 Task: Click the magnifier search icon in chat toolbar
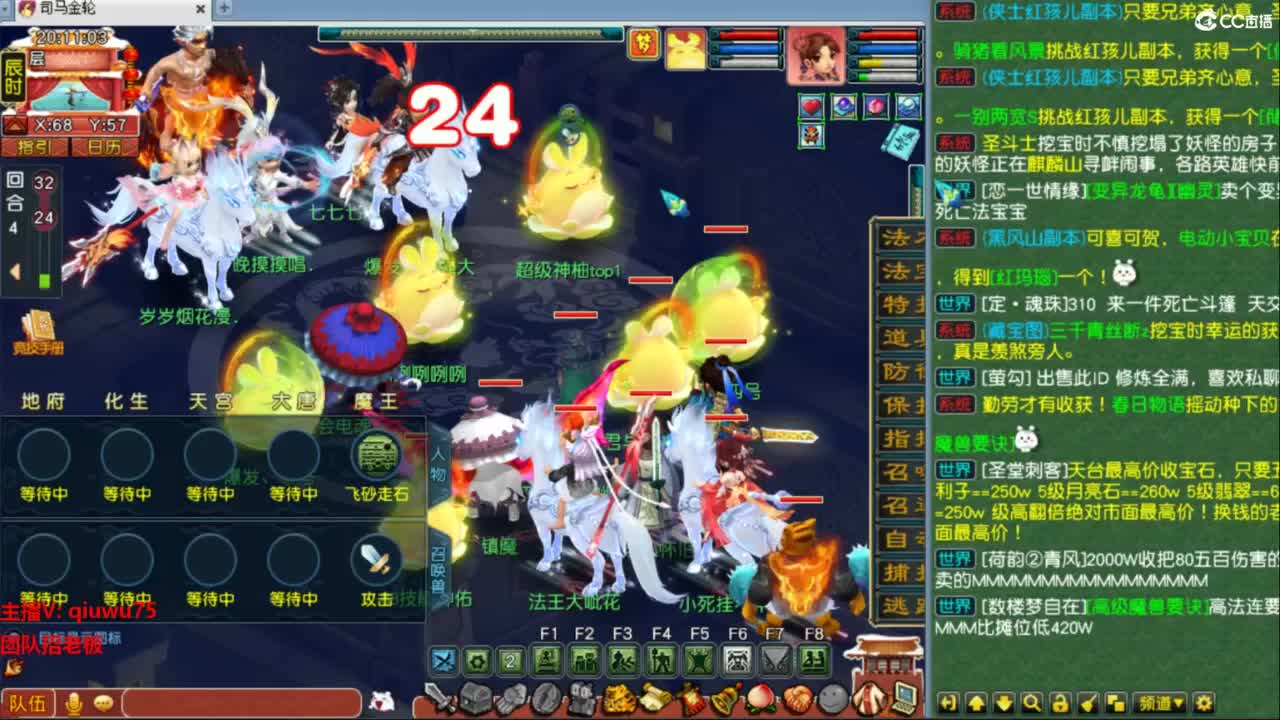(x=1032, y=703)
